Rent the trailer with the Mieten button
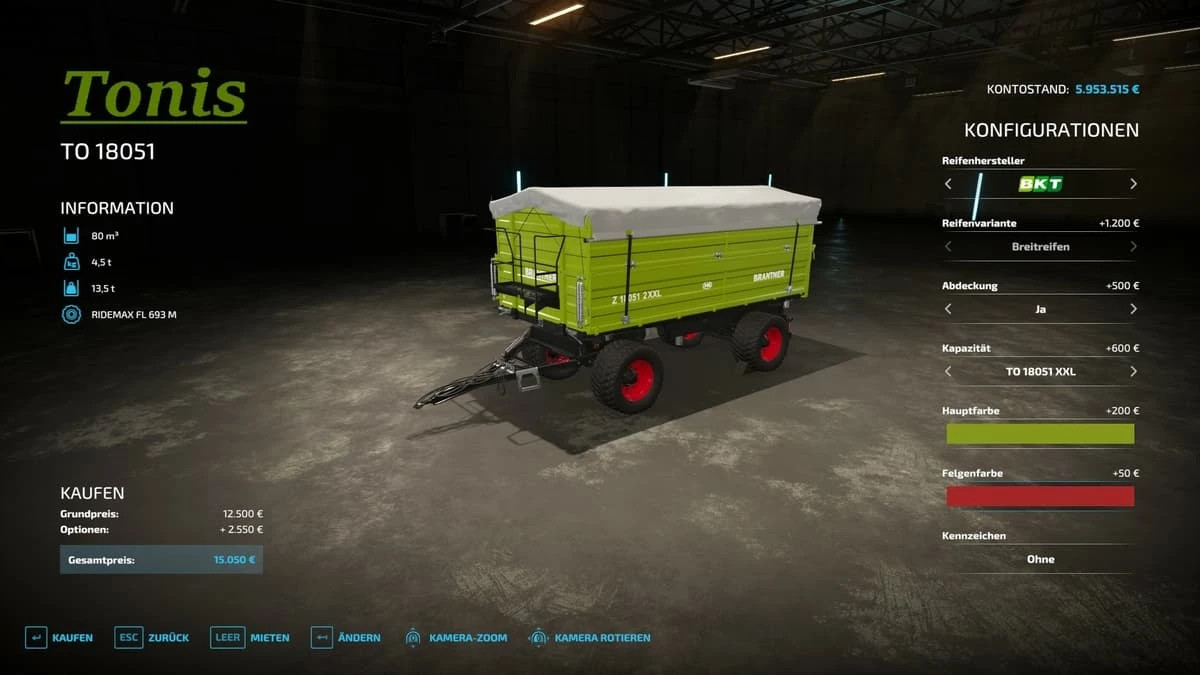This screenshot has height=675, width=1200. (x=250, y=638)
